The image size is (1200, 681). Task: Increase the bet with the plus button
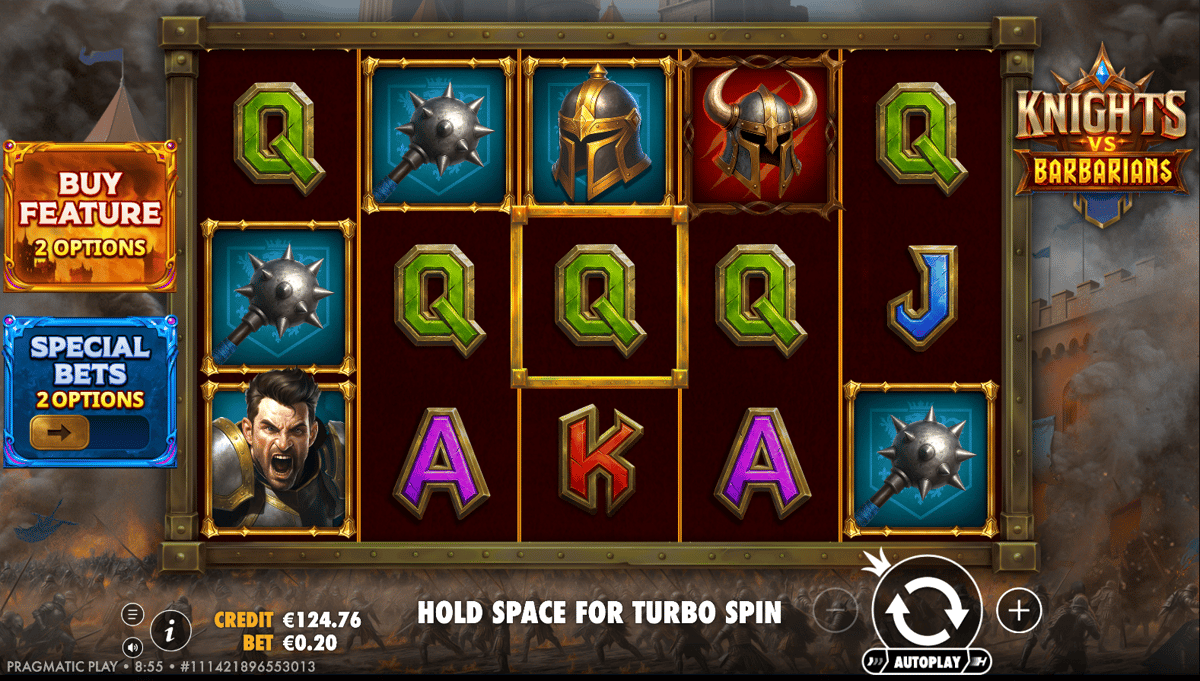click(x=1019, y=610)
